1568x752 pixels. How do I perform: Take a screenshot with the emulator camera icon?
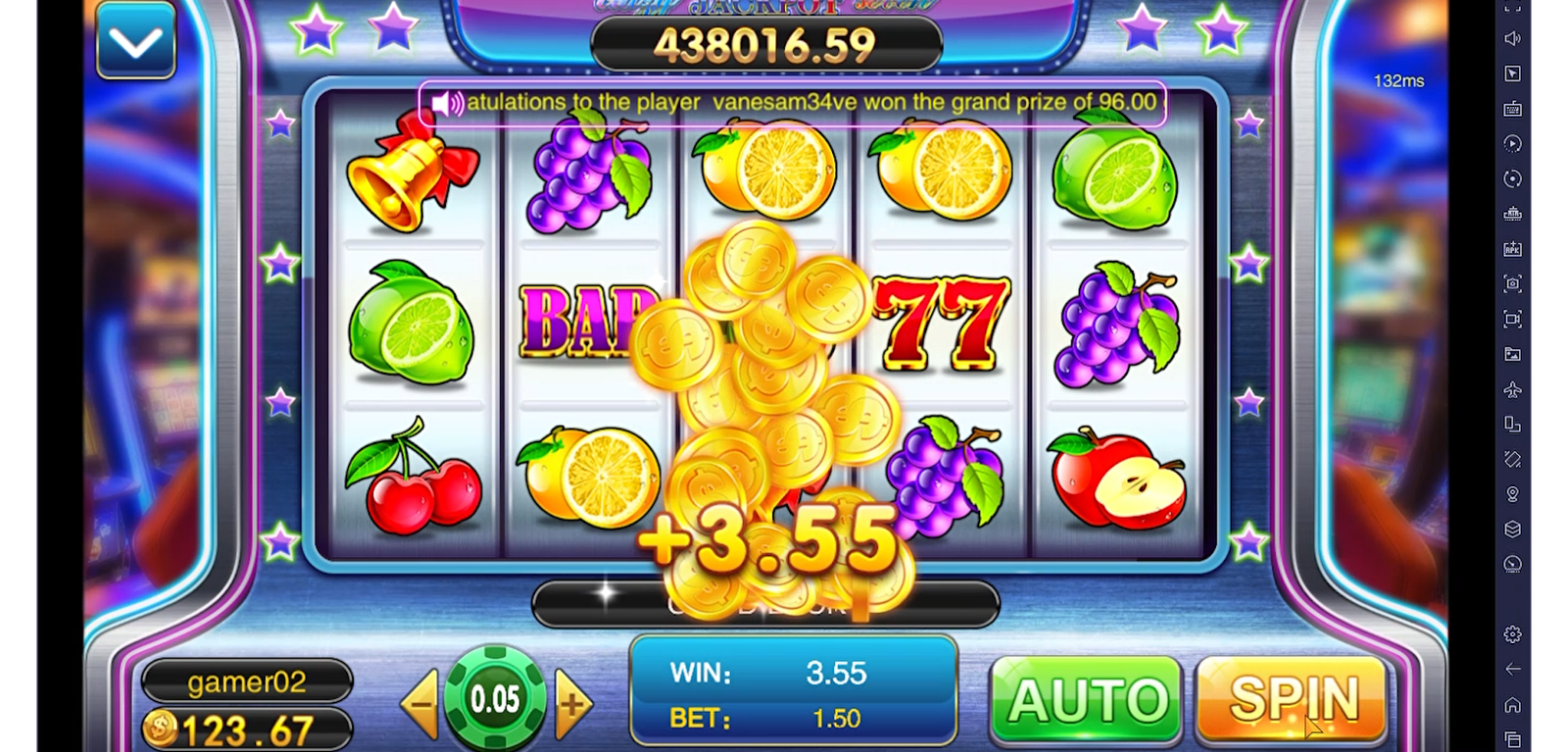(1513, 283)
